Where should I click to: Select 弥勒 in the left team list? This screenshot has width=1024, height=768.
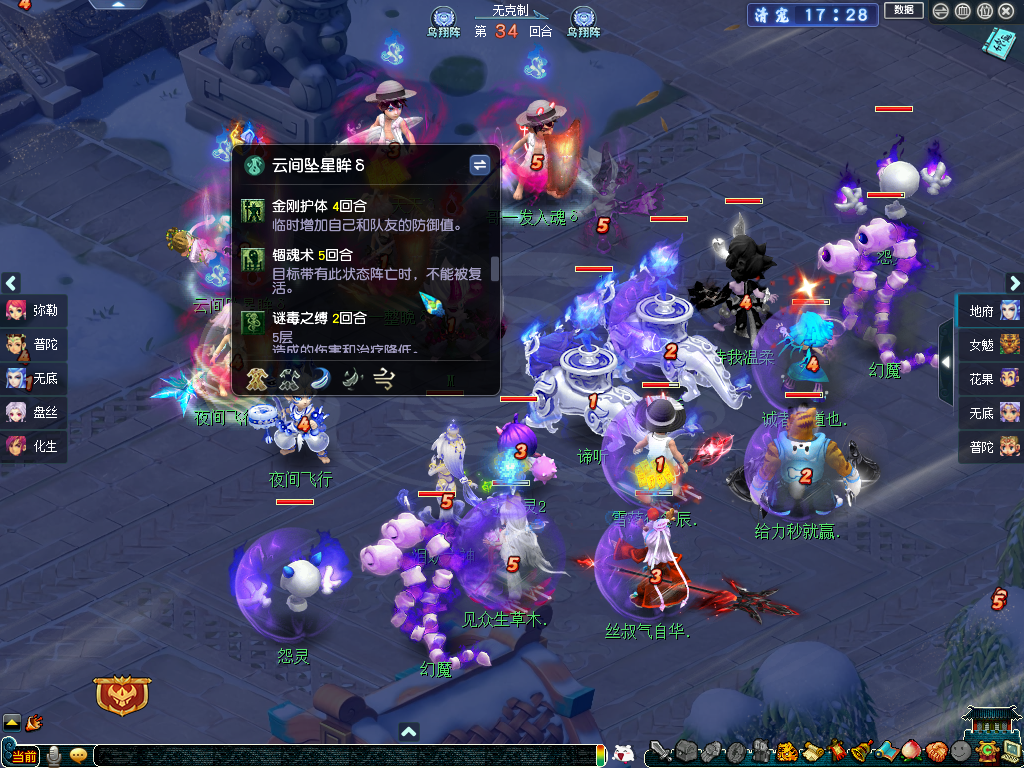[x=33, y=310]
